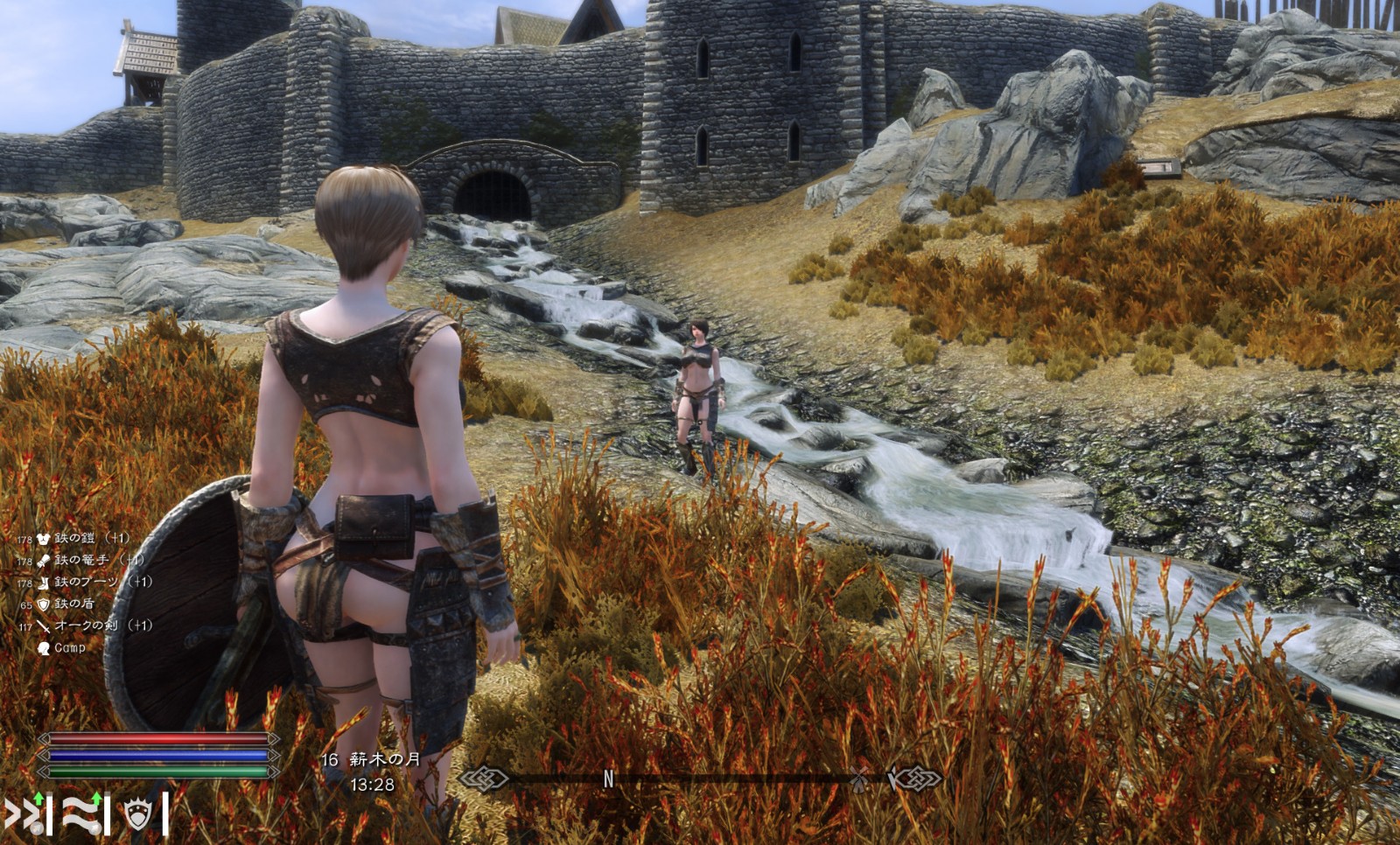The image size is (1400, 845).
Task: Click the windmill marker on the compass
Action: tap(861, 778)
